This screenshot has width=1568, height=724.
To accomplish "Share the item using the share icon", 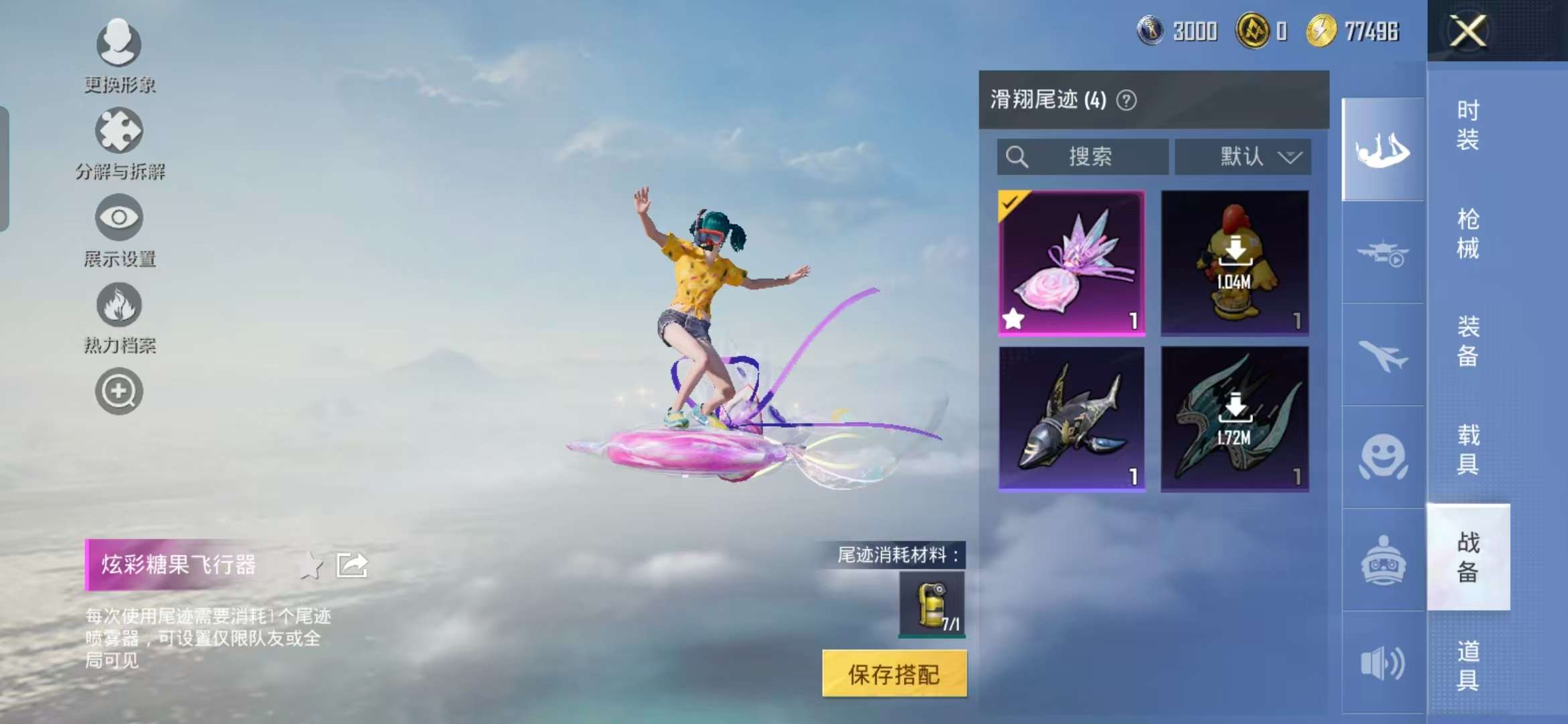I will click(x=352, y=565).
